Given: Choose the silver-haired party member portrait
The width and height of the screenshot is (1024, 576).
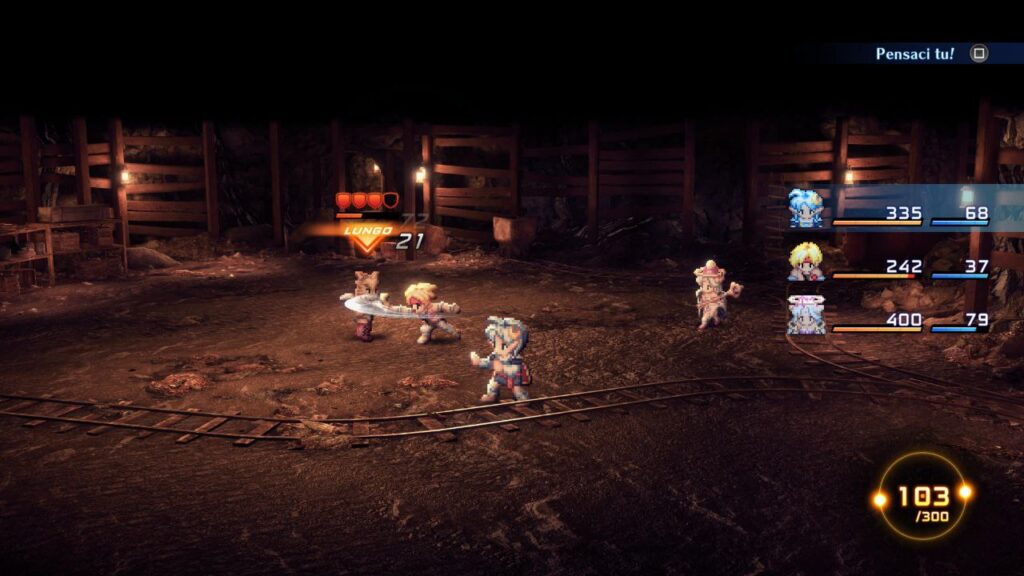Looking at the screenshot, I should (x=806, y=315).
